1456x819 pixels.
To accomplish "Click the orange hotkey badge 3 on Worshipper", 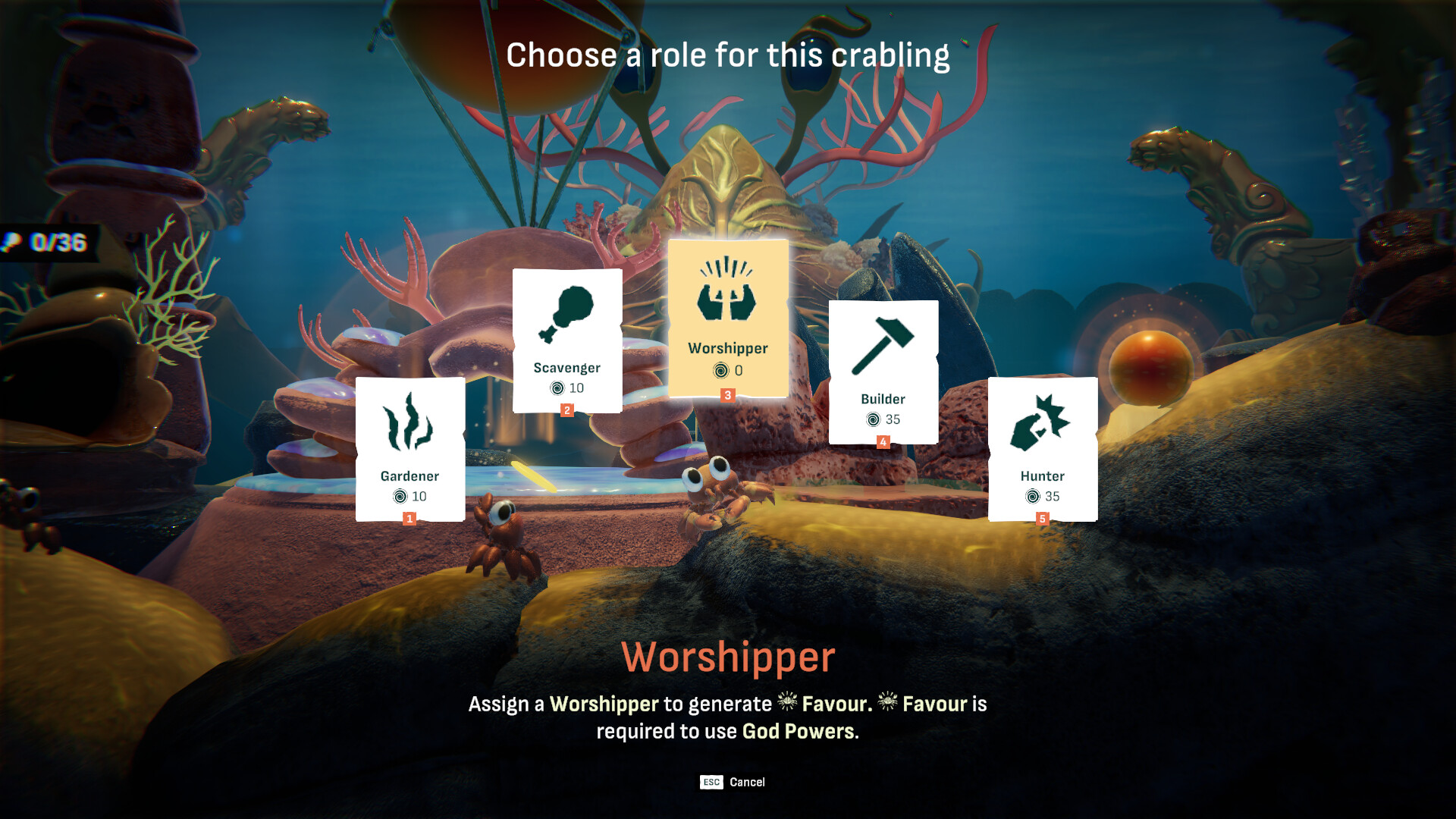I will (726, 394).
